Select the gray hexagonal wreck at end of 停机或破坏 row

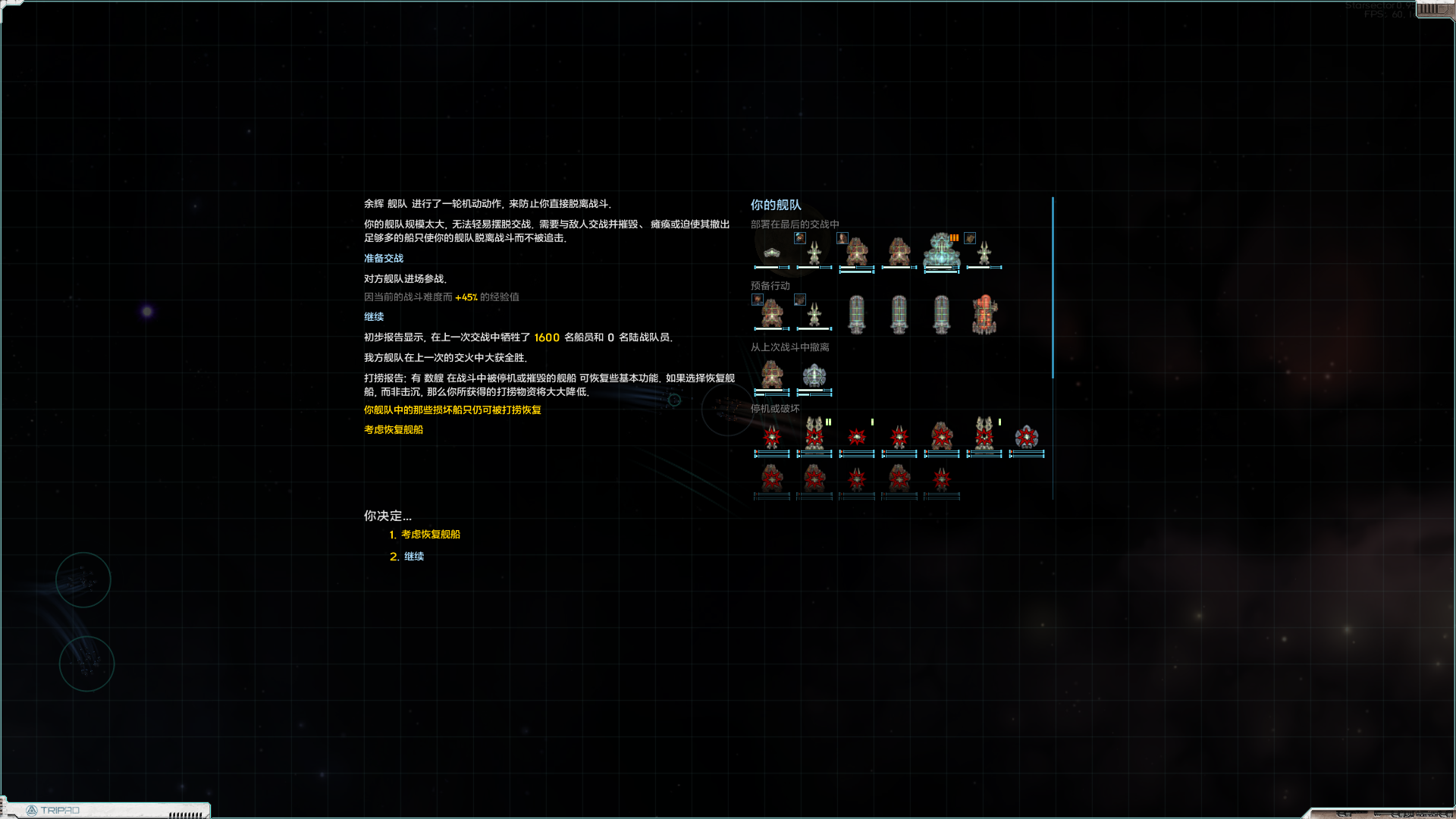click(1025, 436)
